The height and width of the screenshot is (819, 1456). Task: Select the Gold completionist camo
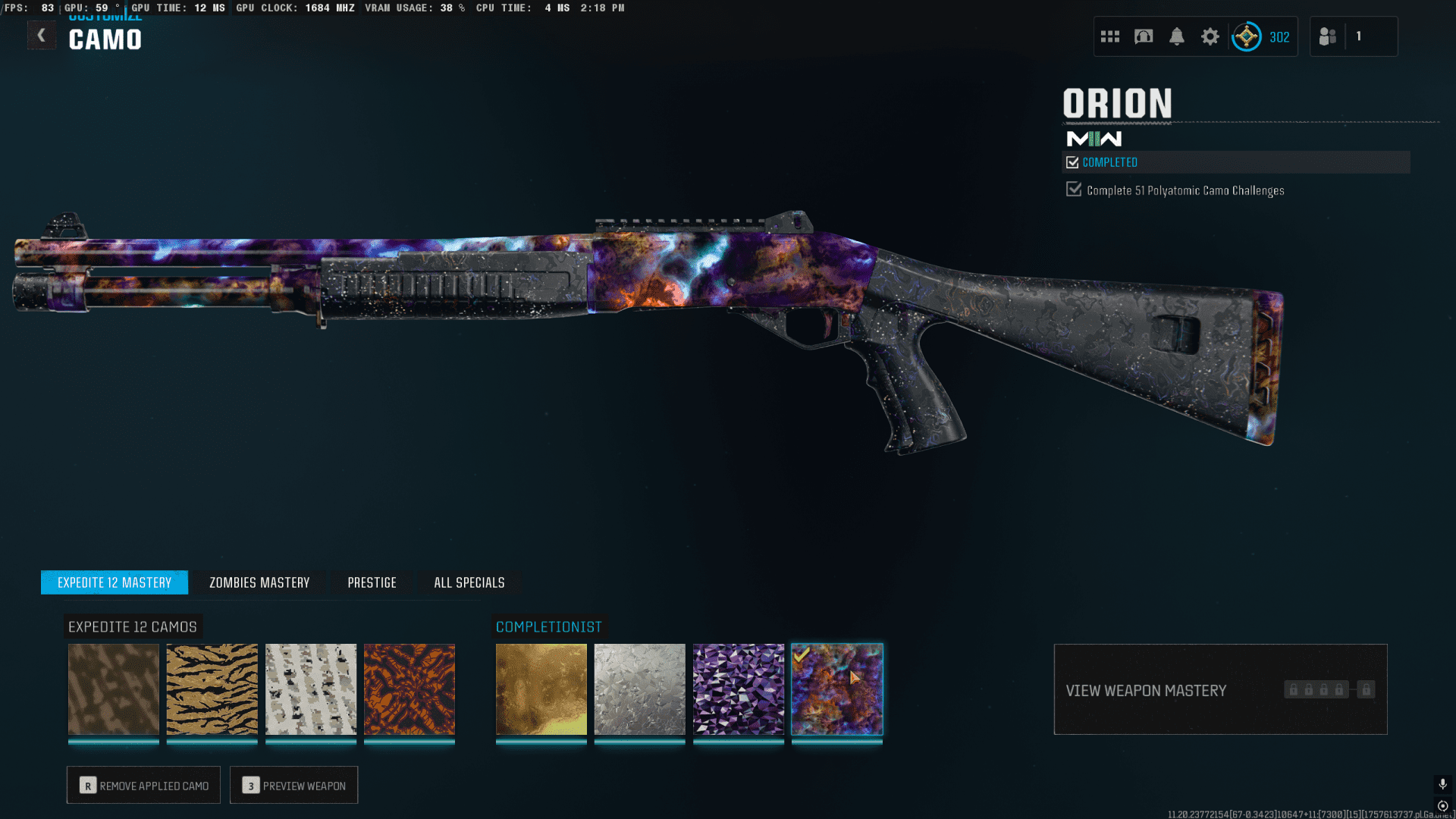(x=541, y=689)
